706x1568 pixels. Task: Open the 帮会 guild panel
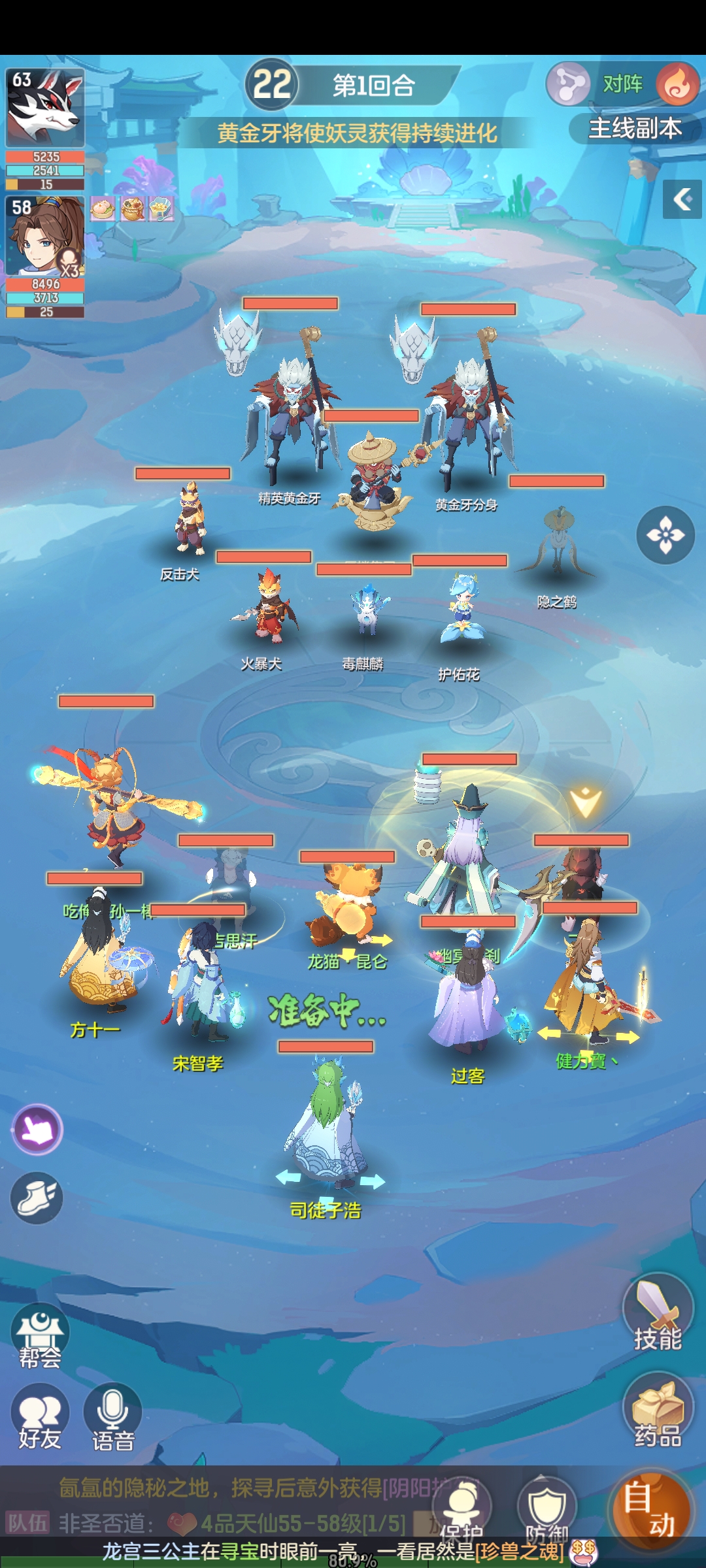[x=40, y=1335]
